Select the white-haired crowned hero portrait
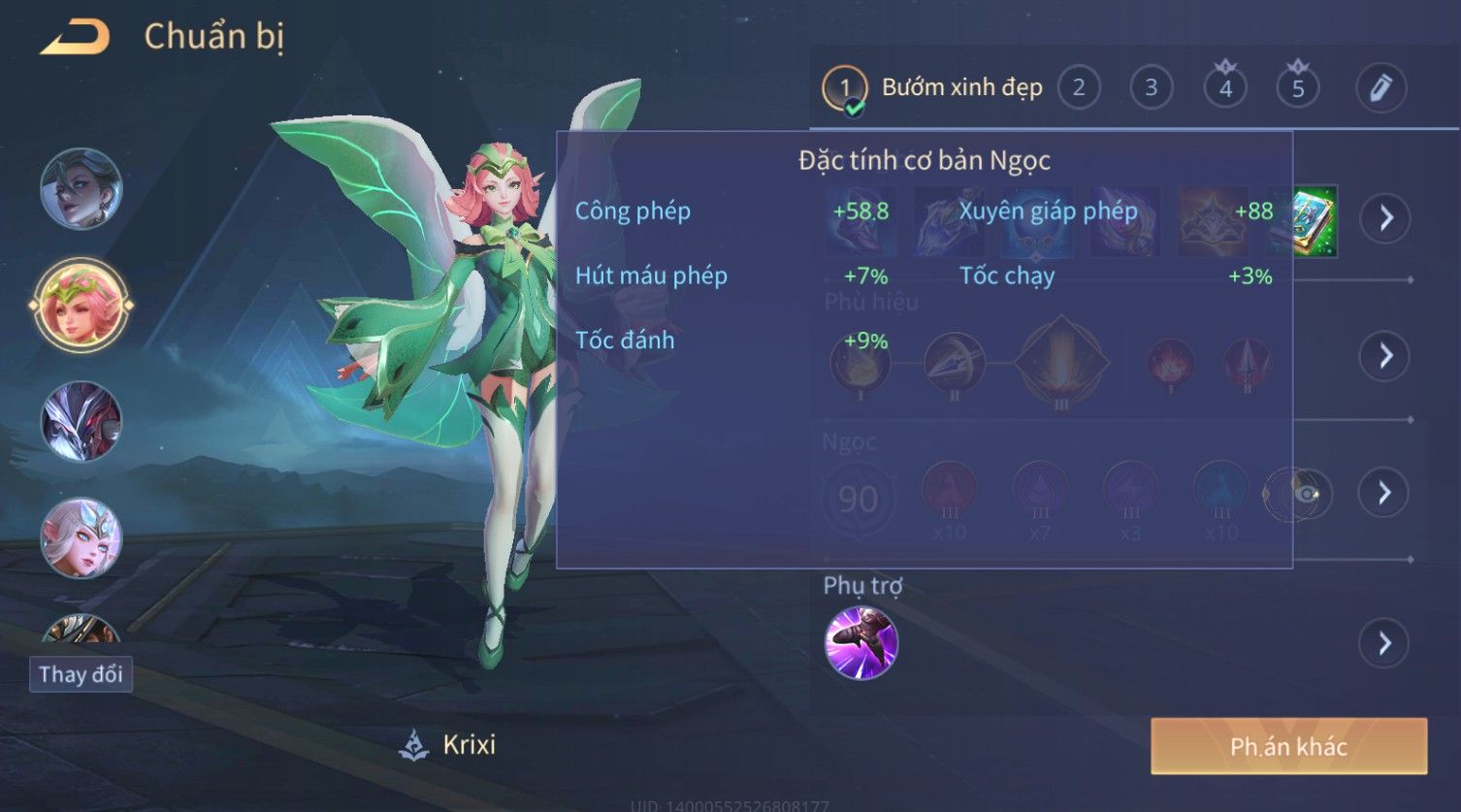Viewport: 1461px width, 812px height. tap(81, 537)
